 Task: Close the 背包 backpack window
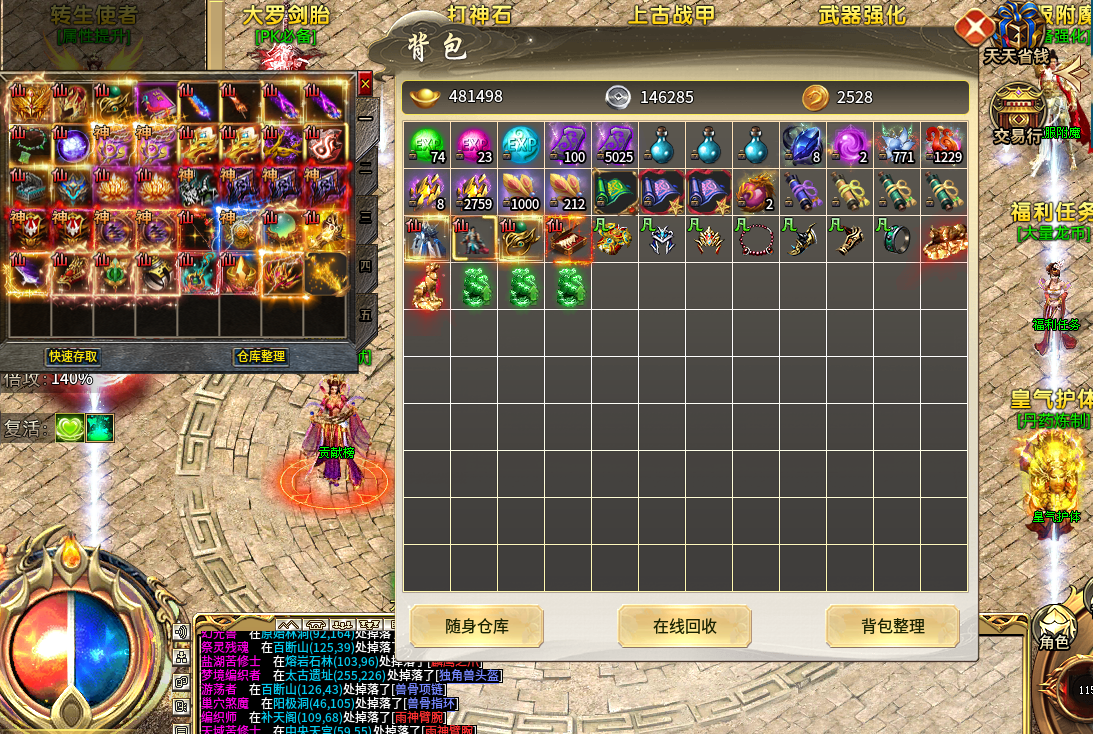973,27
